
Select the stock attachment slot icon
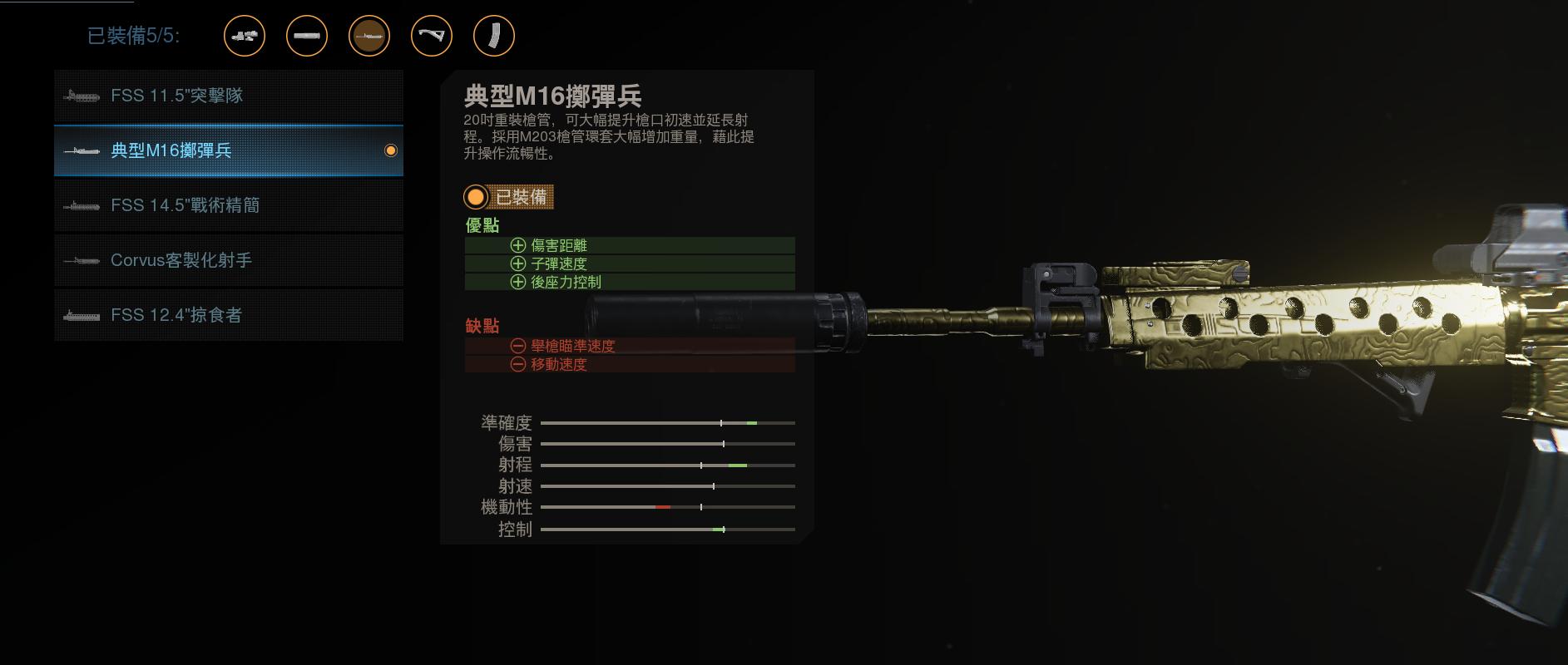tap(431, 36)
